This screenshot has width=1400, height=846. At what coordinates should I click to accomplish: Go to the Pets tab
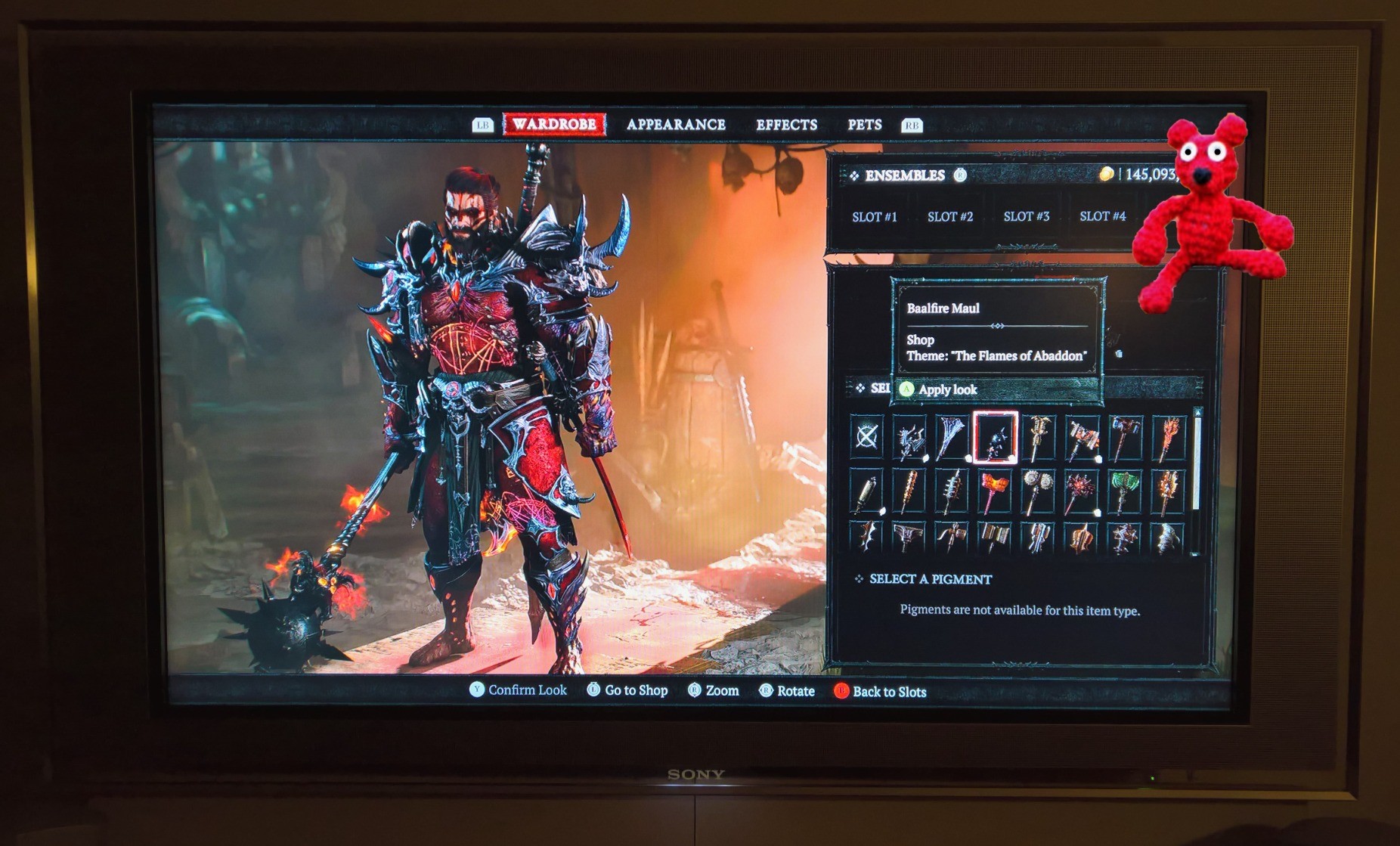pyautogui.click(x=864, y=125)
